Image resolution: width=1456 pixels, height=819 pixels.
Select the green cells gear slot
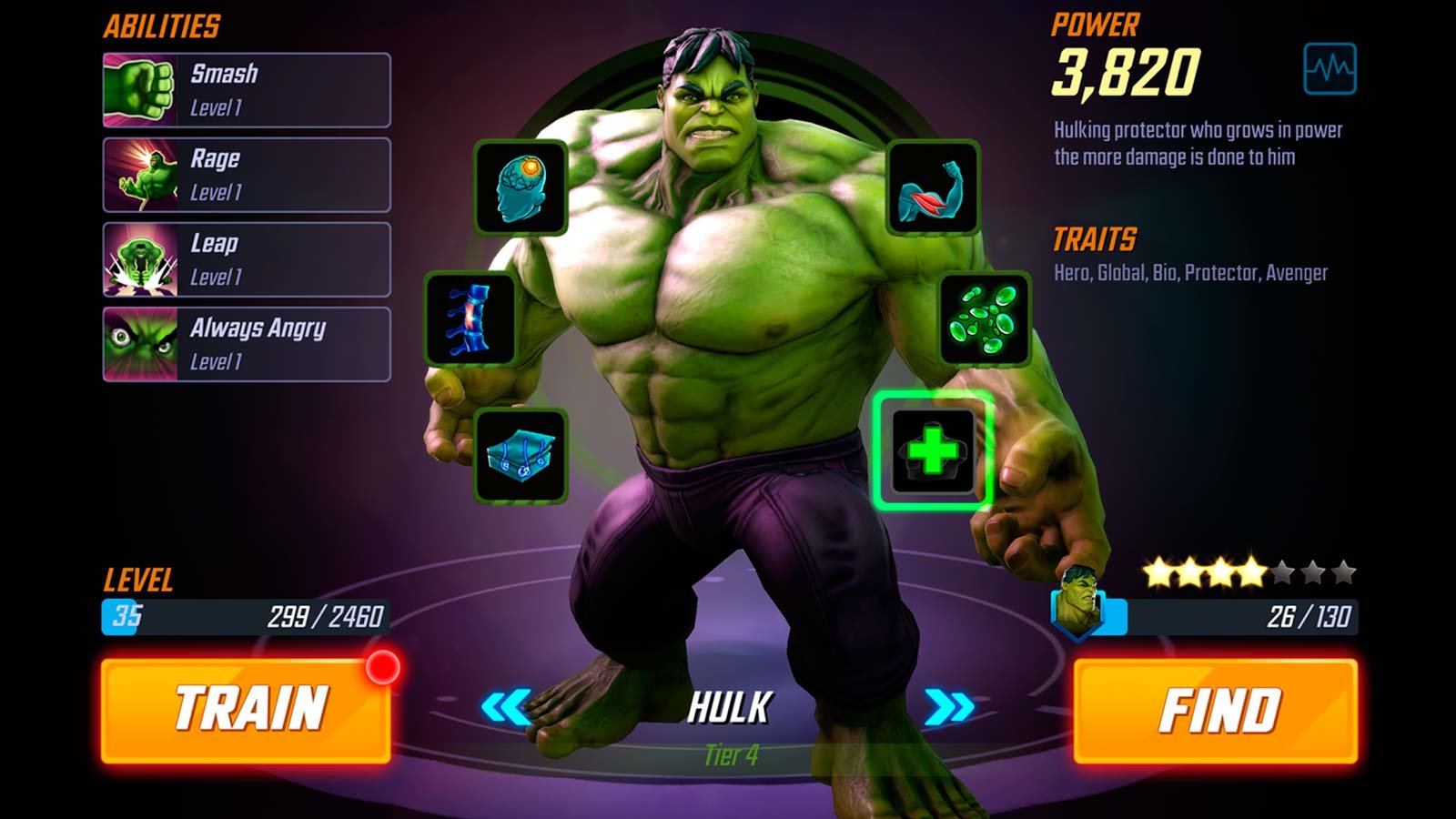coord(985,318)
